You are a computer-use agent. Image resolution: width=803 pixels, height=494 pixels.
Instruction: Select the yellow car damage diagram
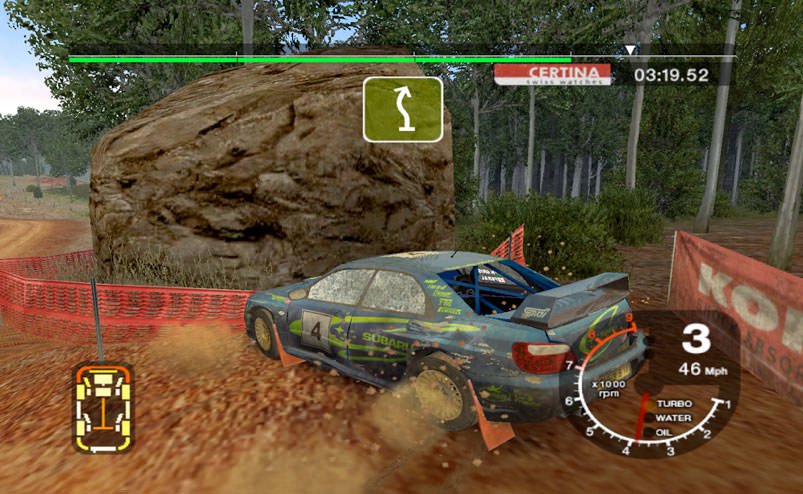pyautogui.click(x=103, y=407)
